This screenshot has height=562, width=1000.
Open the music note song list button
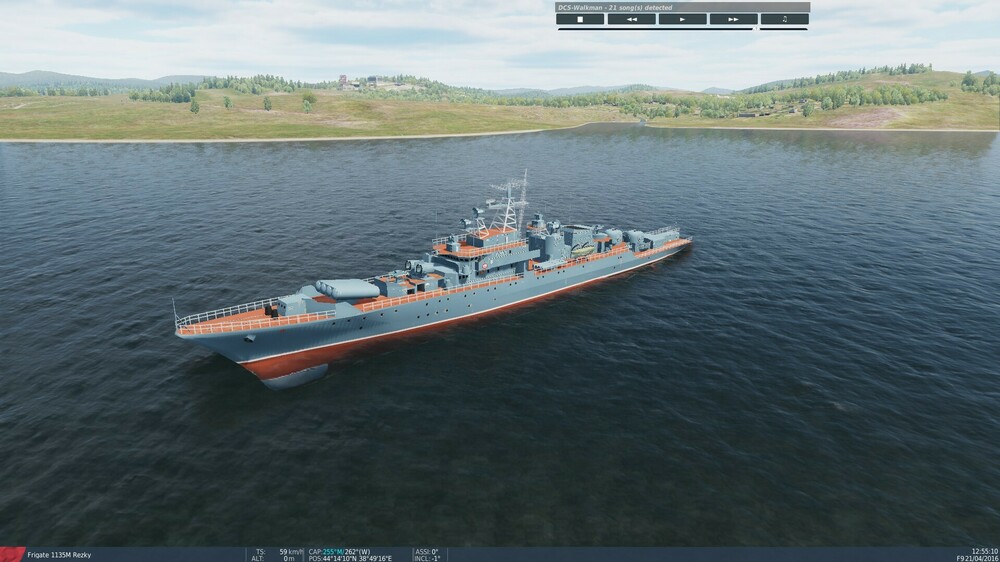tap(785, 19)
